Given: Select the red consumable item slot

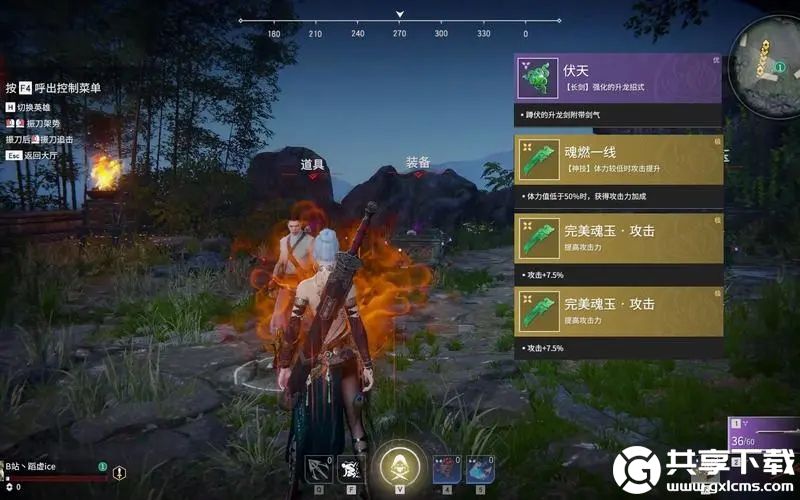Looking at the screenshot, I should pyautogui.click(x=446, y=468).
